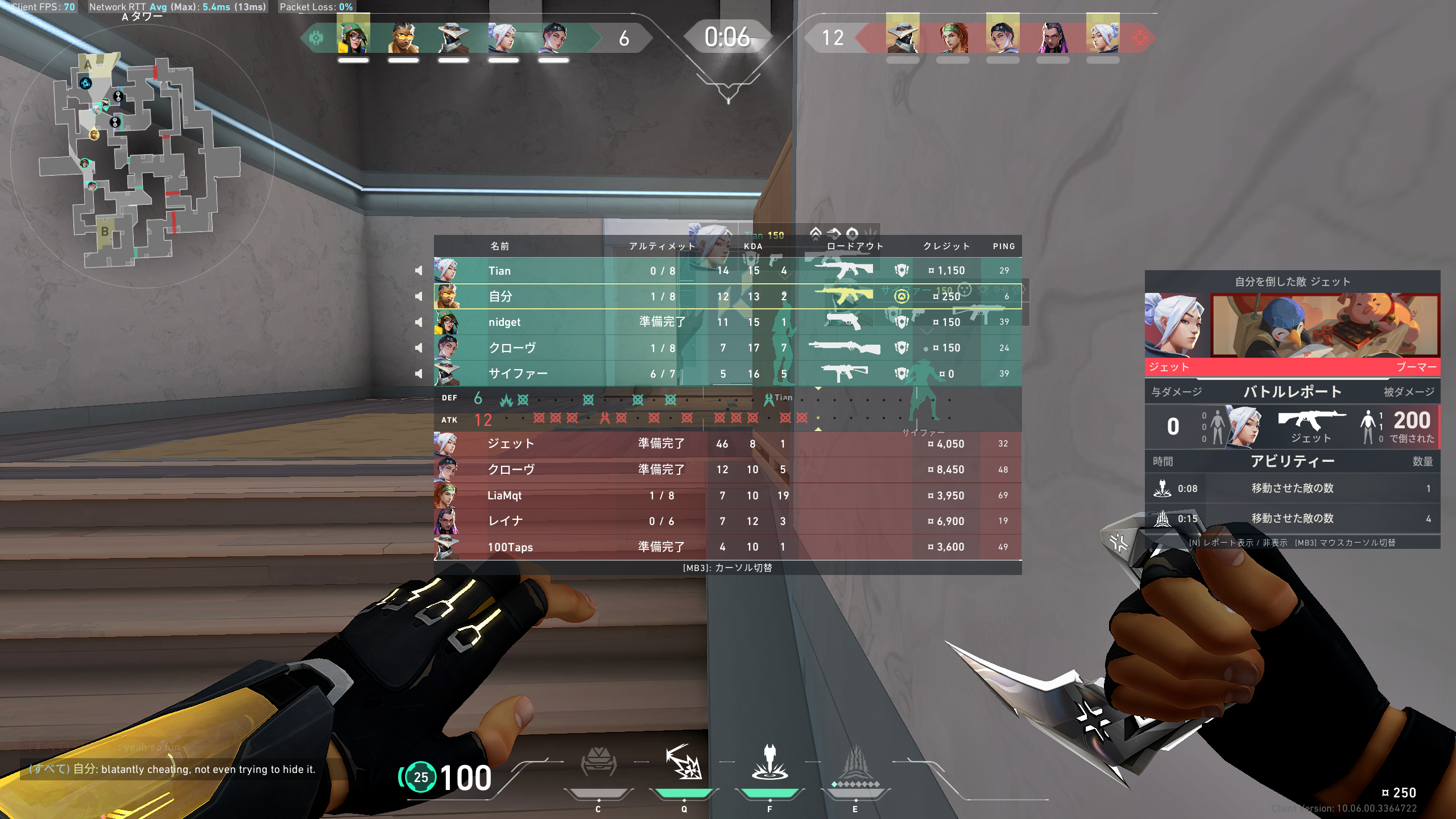Select the レイナ scoreboard row
The width and height of the screenshot is (1456, 819).
728,521
